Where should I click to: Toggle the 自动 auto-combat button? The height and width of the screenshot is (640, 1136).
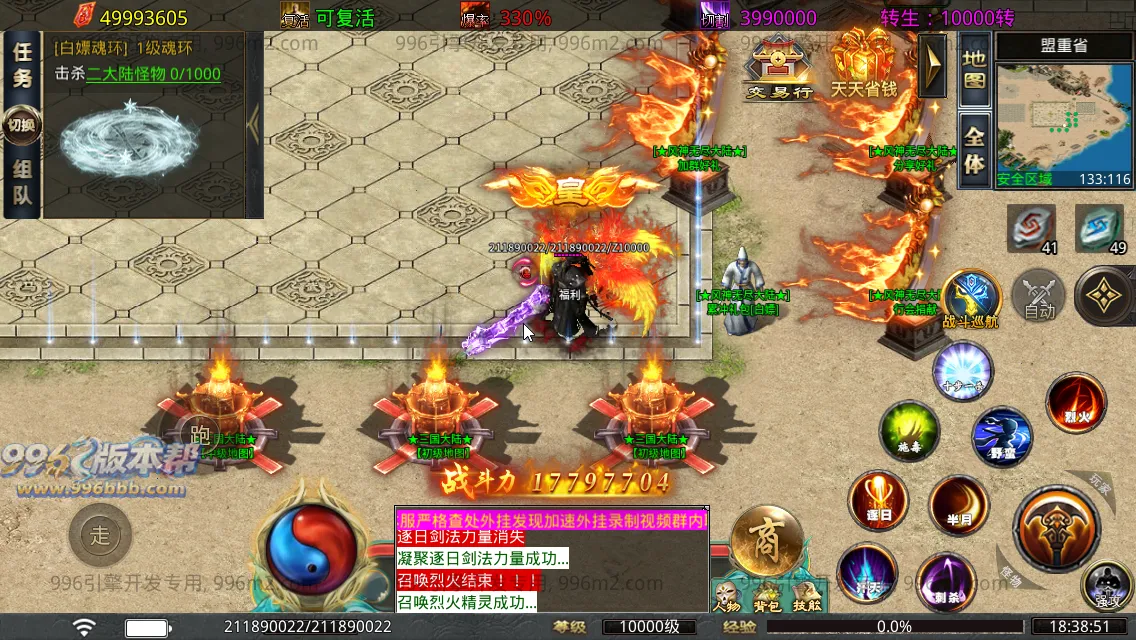[x=1039, y=298]
